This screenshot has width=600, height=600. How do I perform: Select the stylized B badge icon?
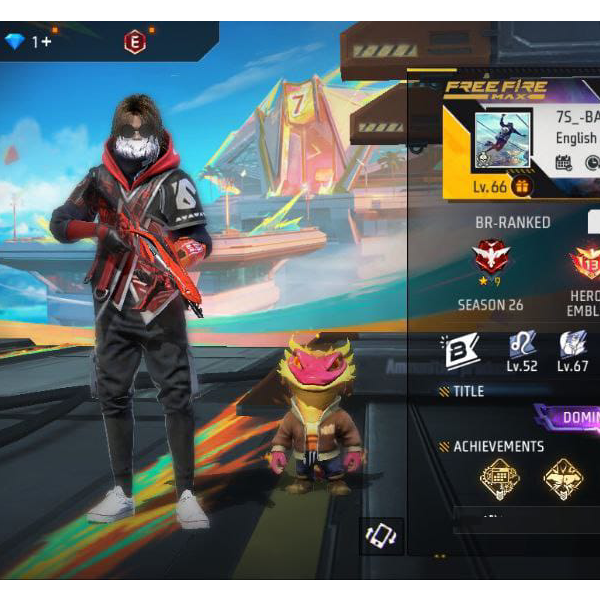click(460, 350)
